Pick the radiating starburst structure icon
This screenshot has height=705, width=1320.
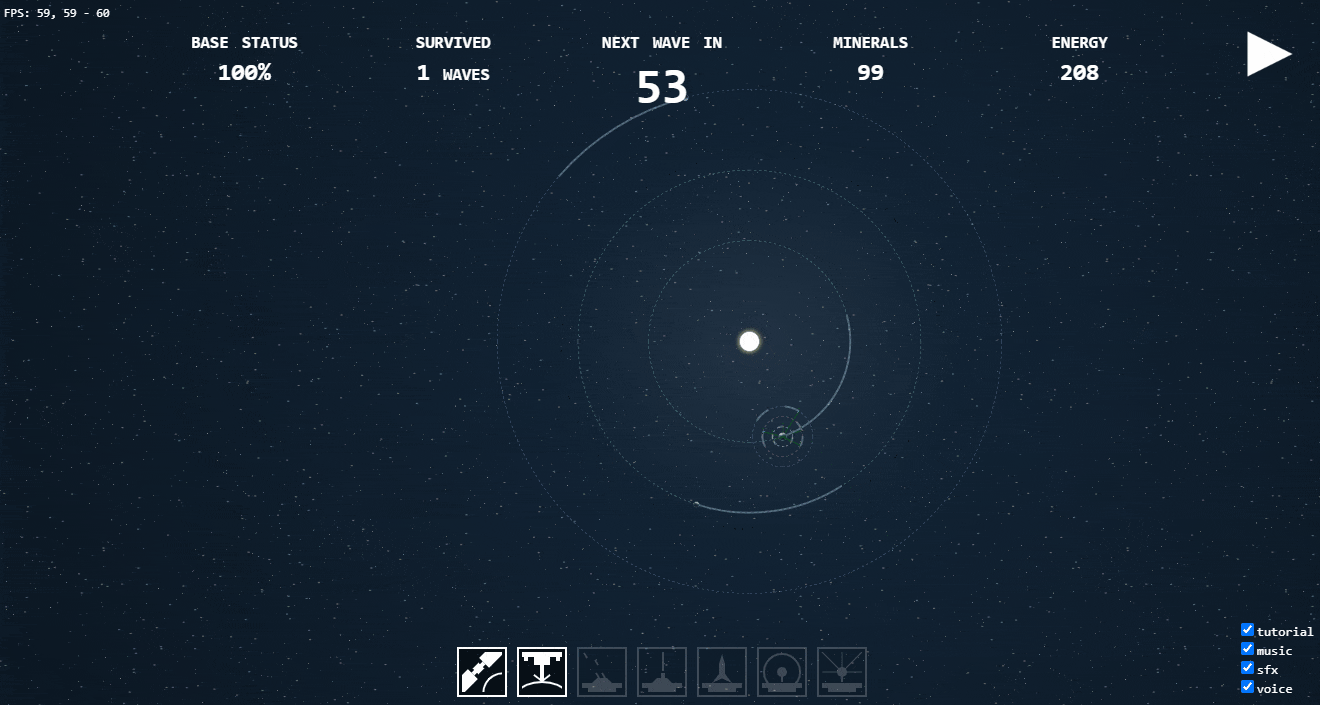pos(842,672)
